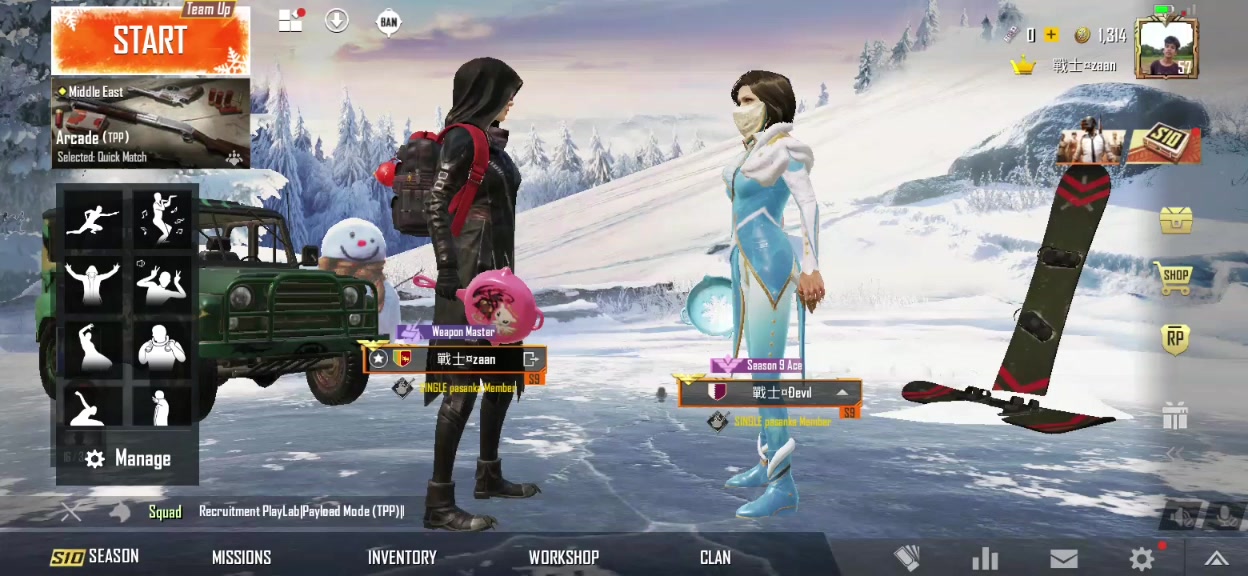This screenshot has height=576, width=1248.
Task: Manage emotes with the Manage button
Action: (128, 459)
